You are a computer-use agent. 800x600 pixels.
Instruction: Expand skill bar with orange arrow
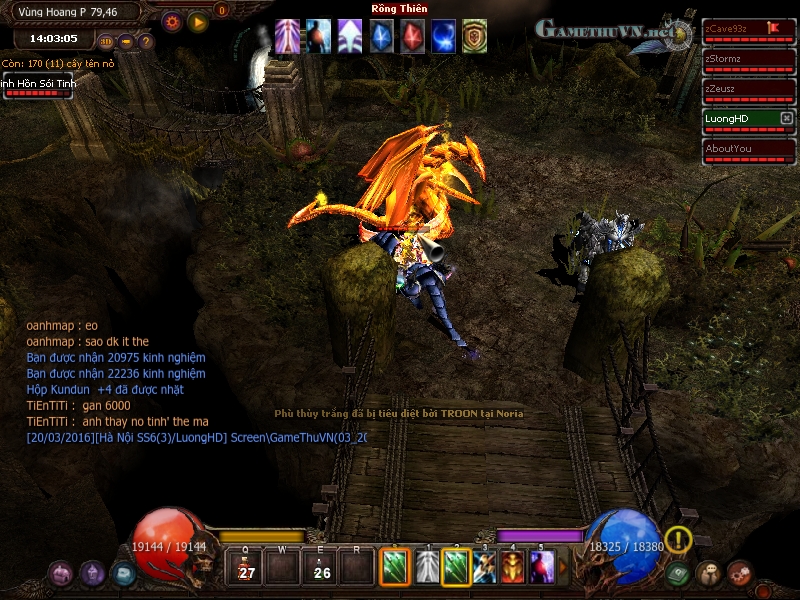click(x=562, y=568)
